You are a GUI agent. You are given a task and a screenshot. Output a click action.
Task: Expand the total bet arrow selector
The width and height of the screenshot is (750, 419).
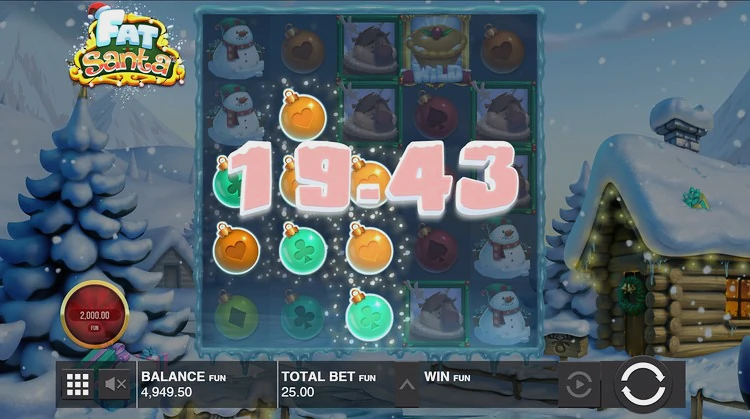coord(407,384)
